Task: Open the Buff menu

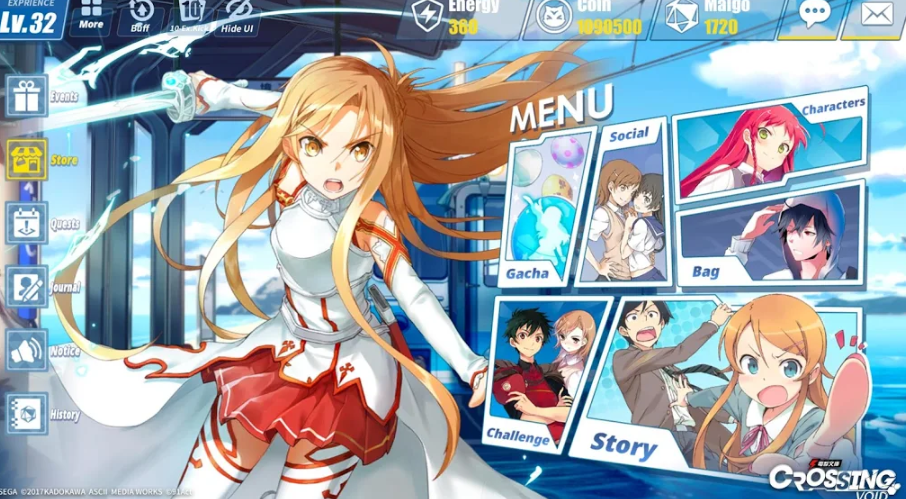Action: [141, 15]
